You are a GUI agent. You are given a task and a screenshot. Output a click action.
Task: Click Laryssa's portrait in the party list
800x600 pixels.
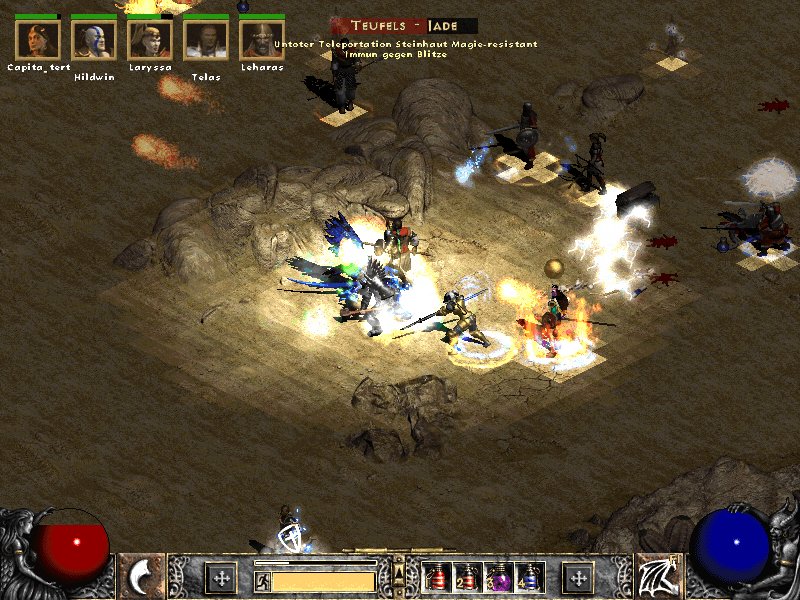tap(150, 39)
